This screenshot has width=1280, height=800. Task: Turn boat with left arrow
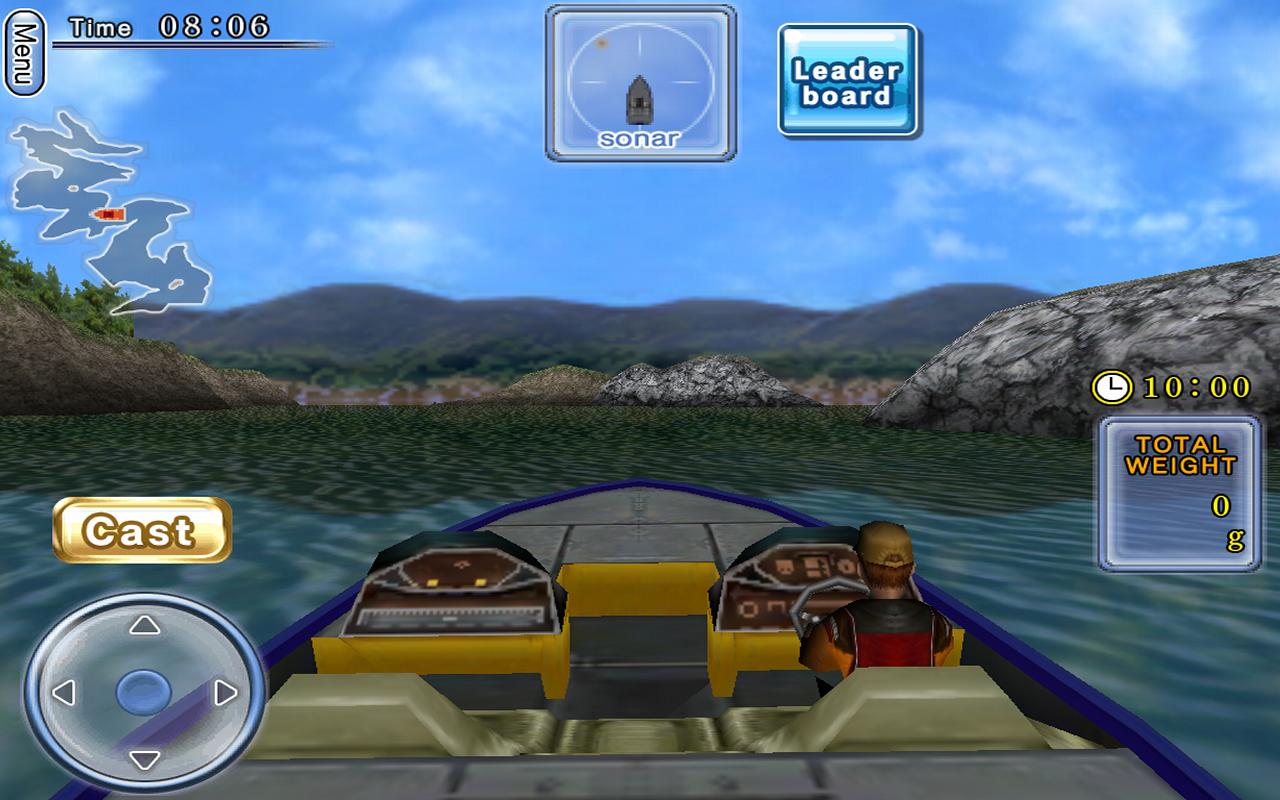tap(64, 692)
